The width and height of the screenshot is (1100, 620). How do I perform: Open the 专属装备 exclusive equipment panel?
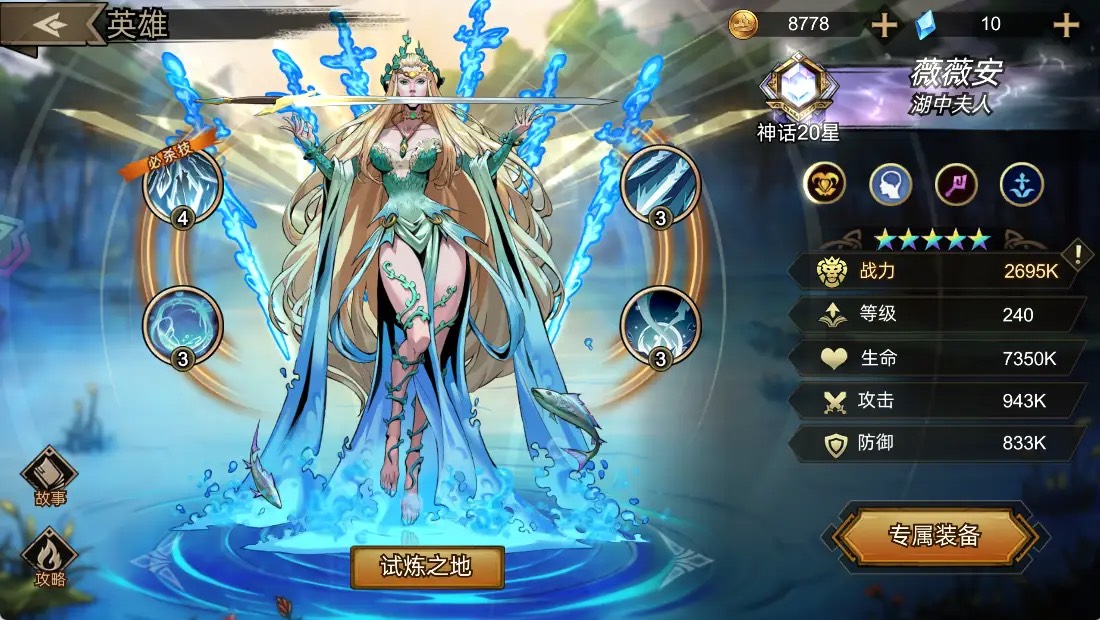pos(934,537)
